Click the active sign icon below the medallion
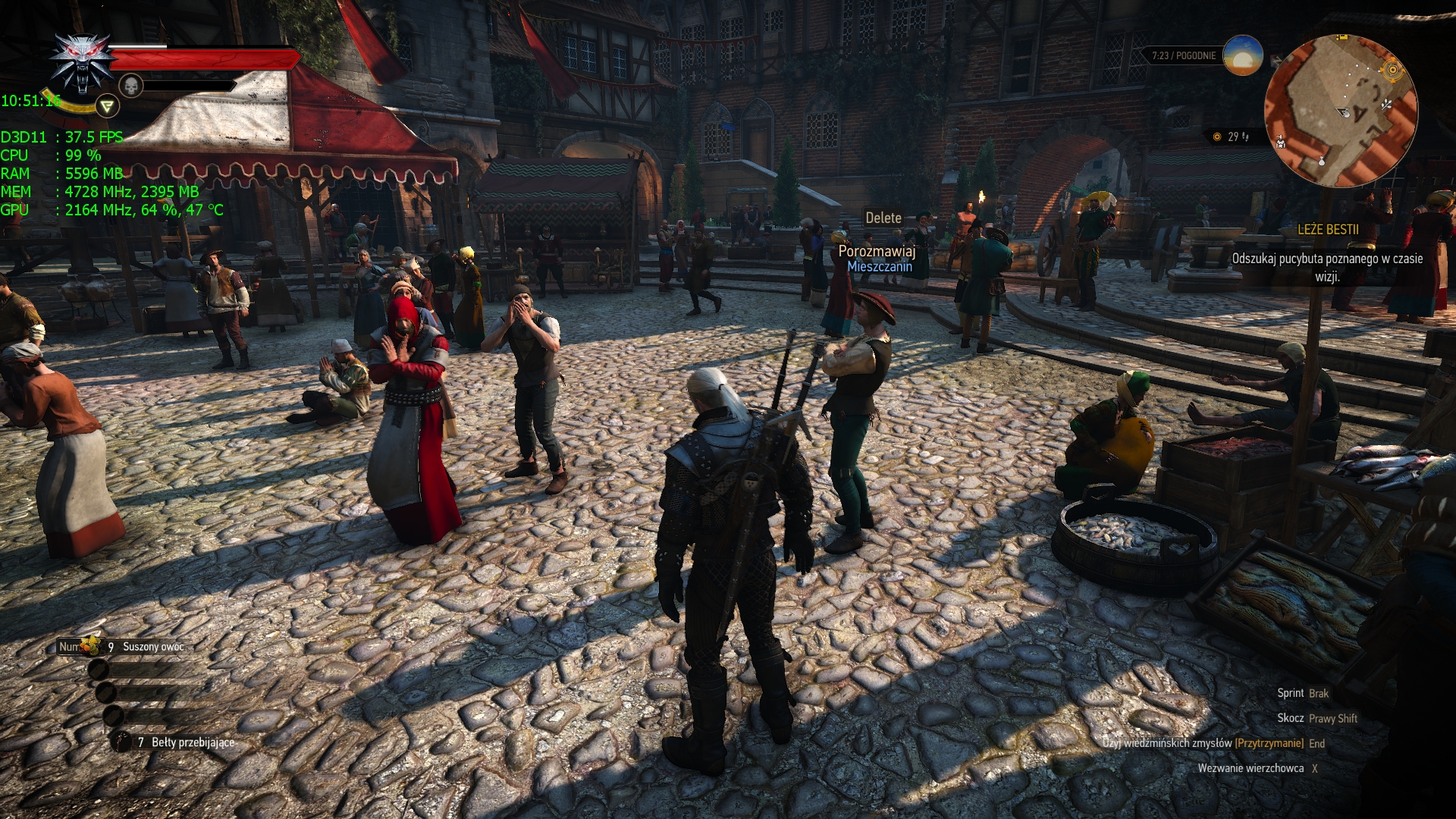This screenshot has height=819, width=1456. pyautogui.click(x=107, y=106)
